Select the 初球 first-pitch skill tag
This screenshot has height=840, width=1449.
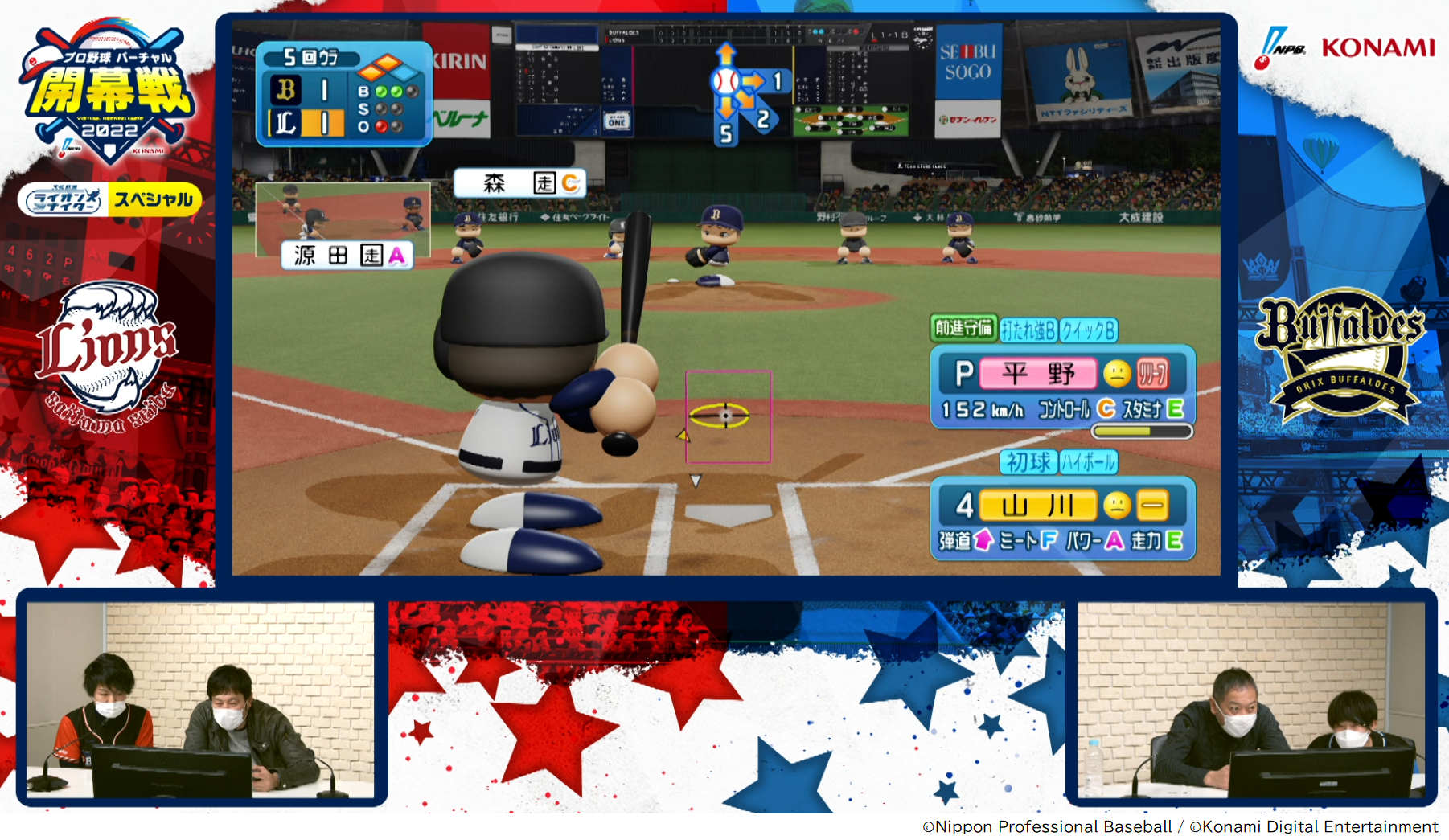(1028, 462)
